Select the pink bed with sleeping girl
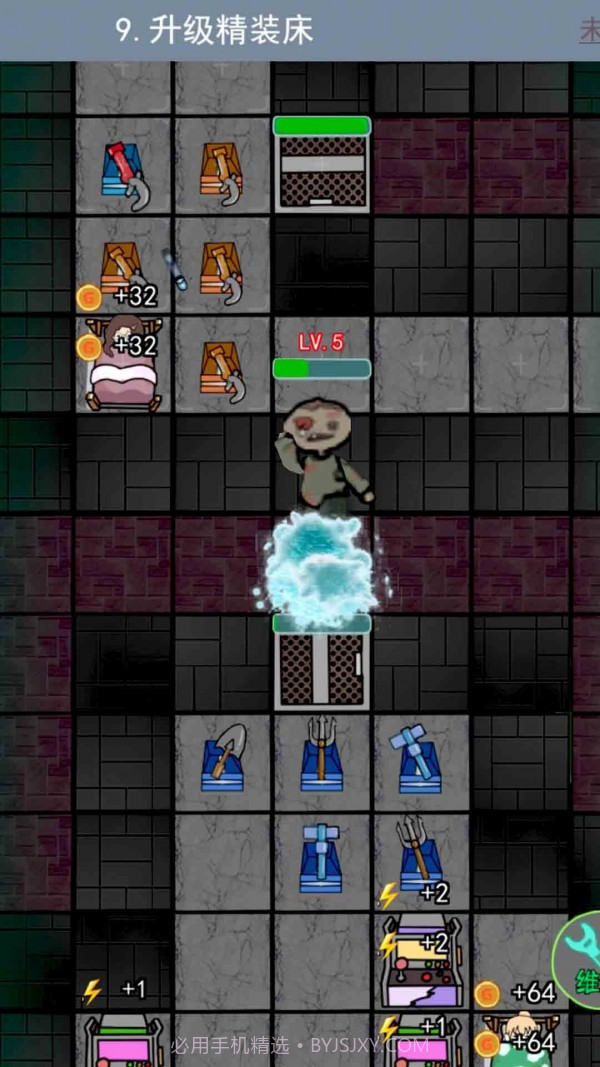The image size is (600, 1067). coord(123,366)
